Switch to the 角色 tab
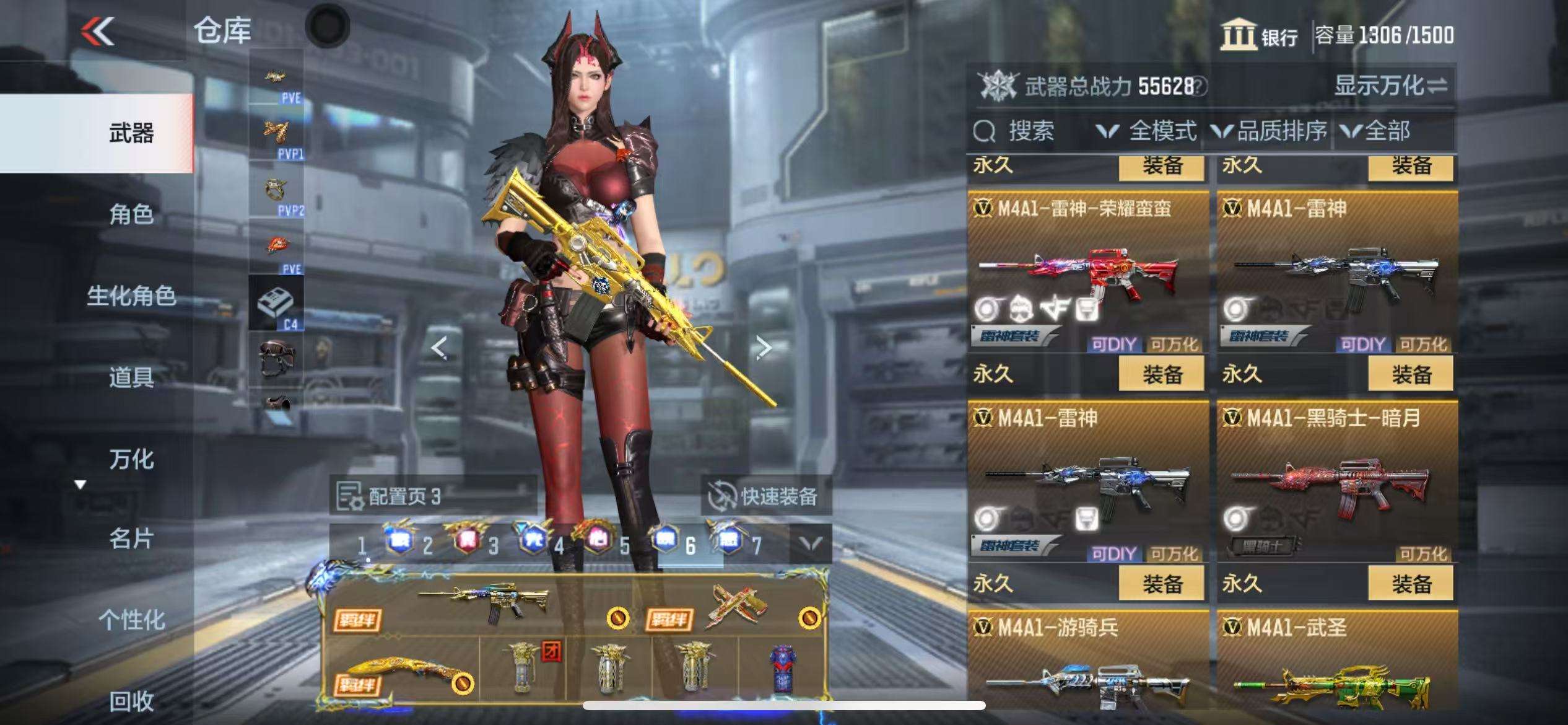The width and height of the screenshot is (1568, 725). pyautogui.click(x=131, y=214)
